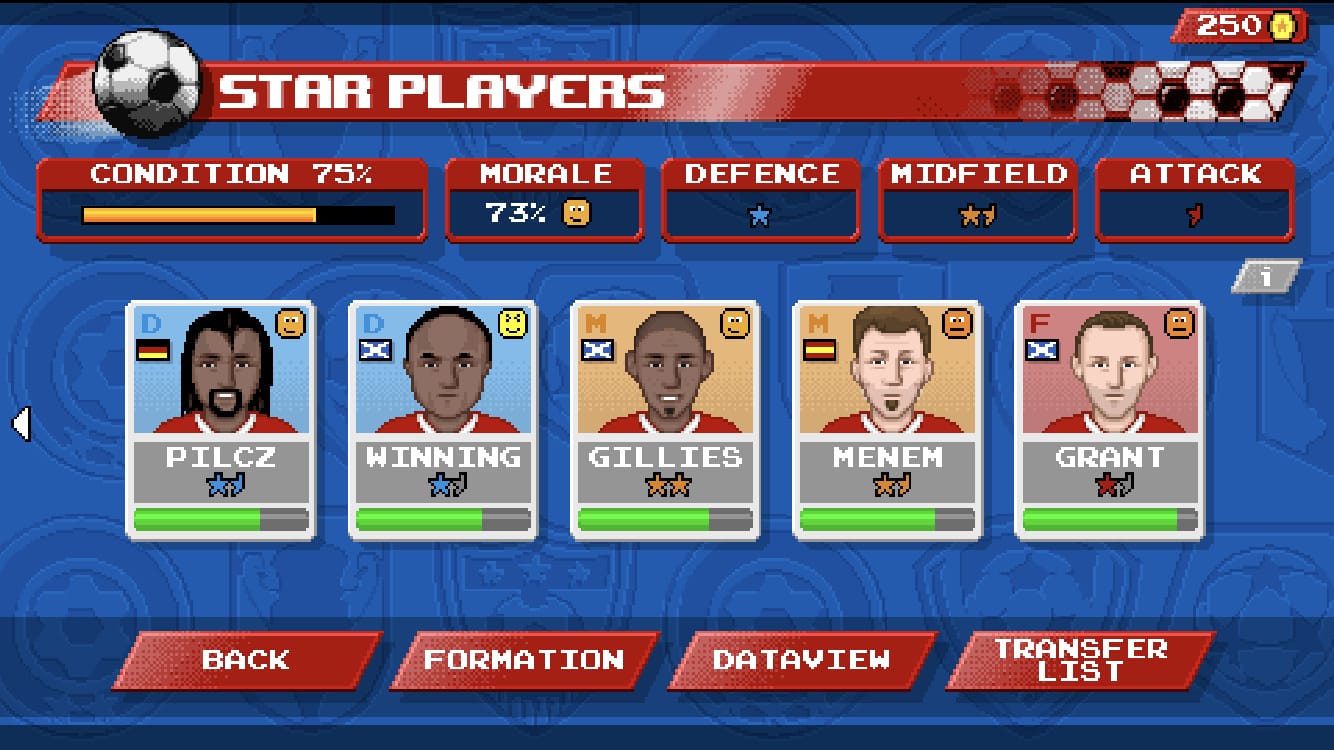Tap the mood emoji on Gillies' card
This screenshot has height=750, width=1334.
(734, 320)
